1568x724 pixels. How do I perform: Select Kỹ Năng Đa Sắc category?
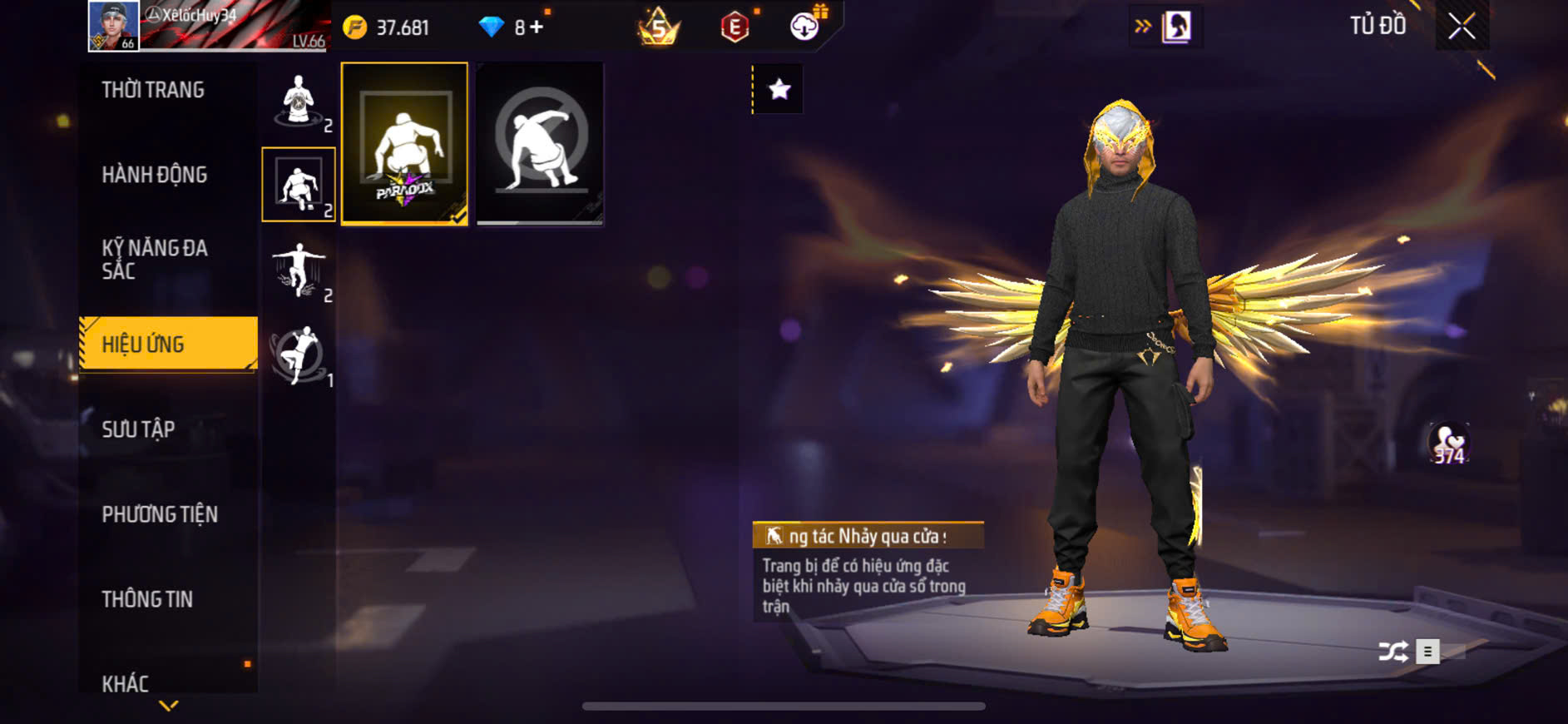155,260
